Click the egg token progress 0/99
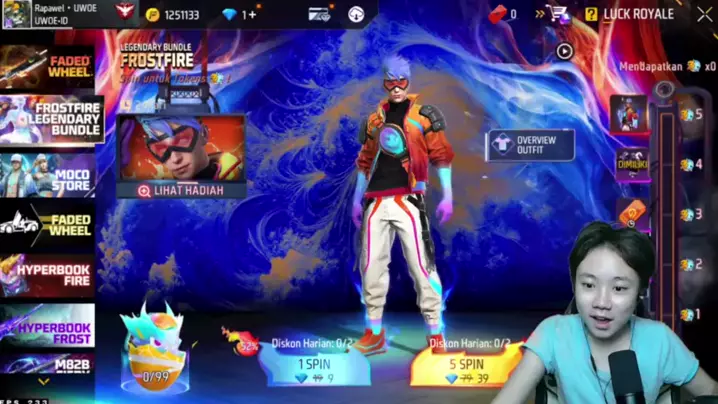This screenshot has width=718, height=404. 154,352
